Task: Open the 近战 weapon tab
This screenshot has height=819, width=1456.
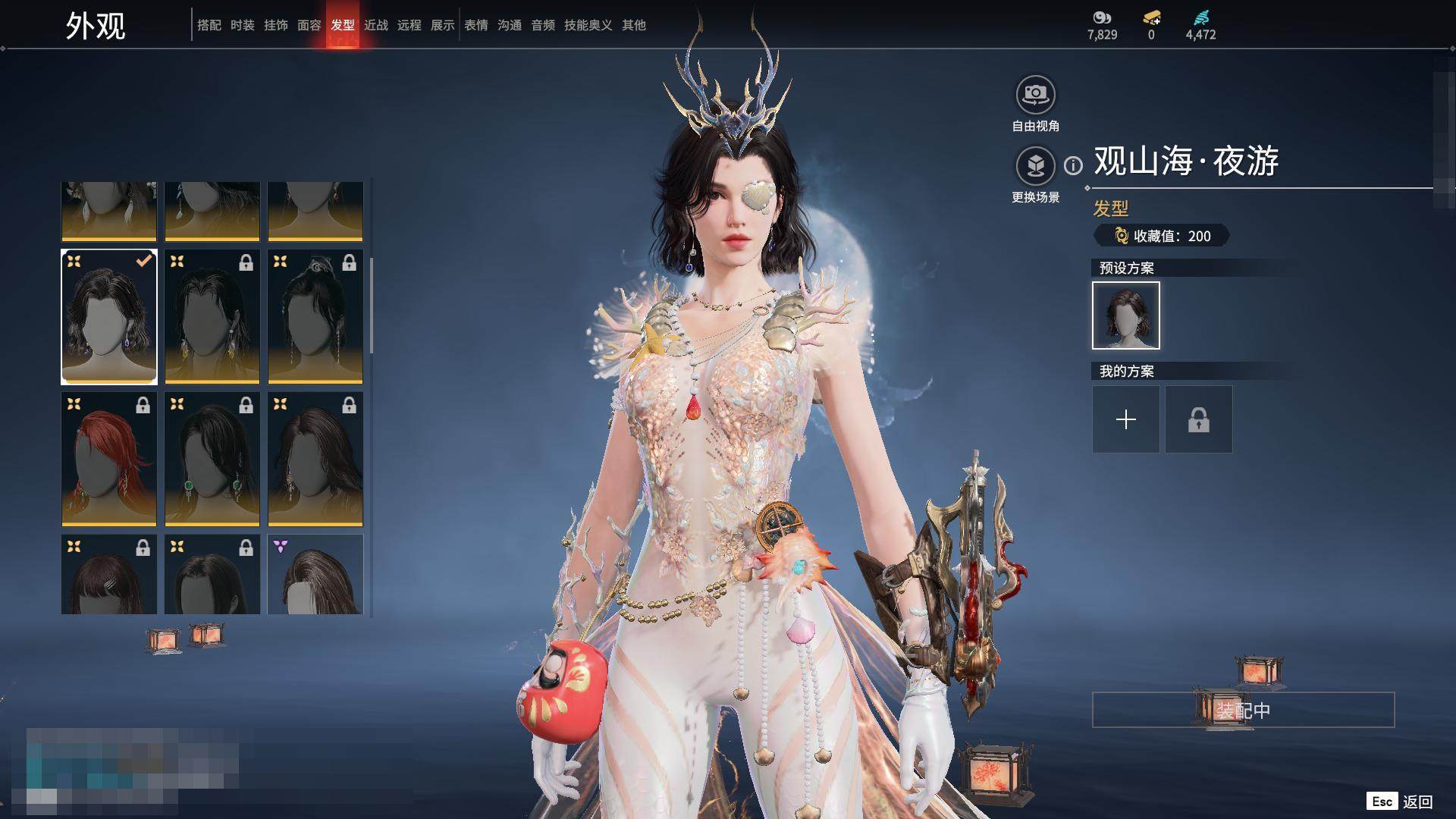Action: click(375, 25)
